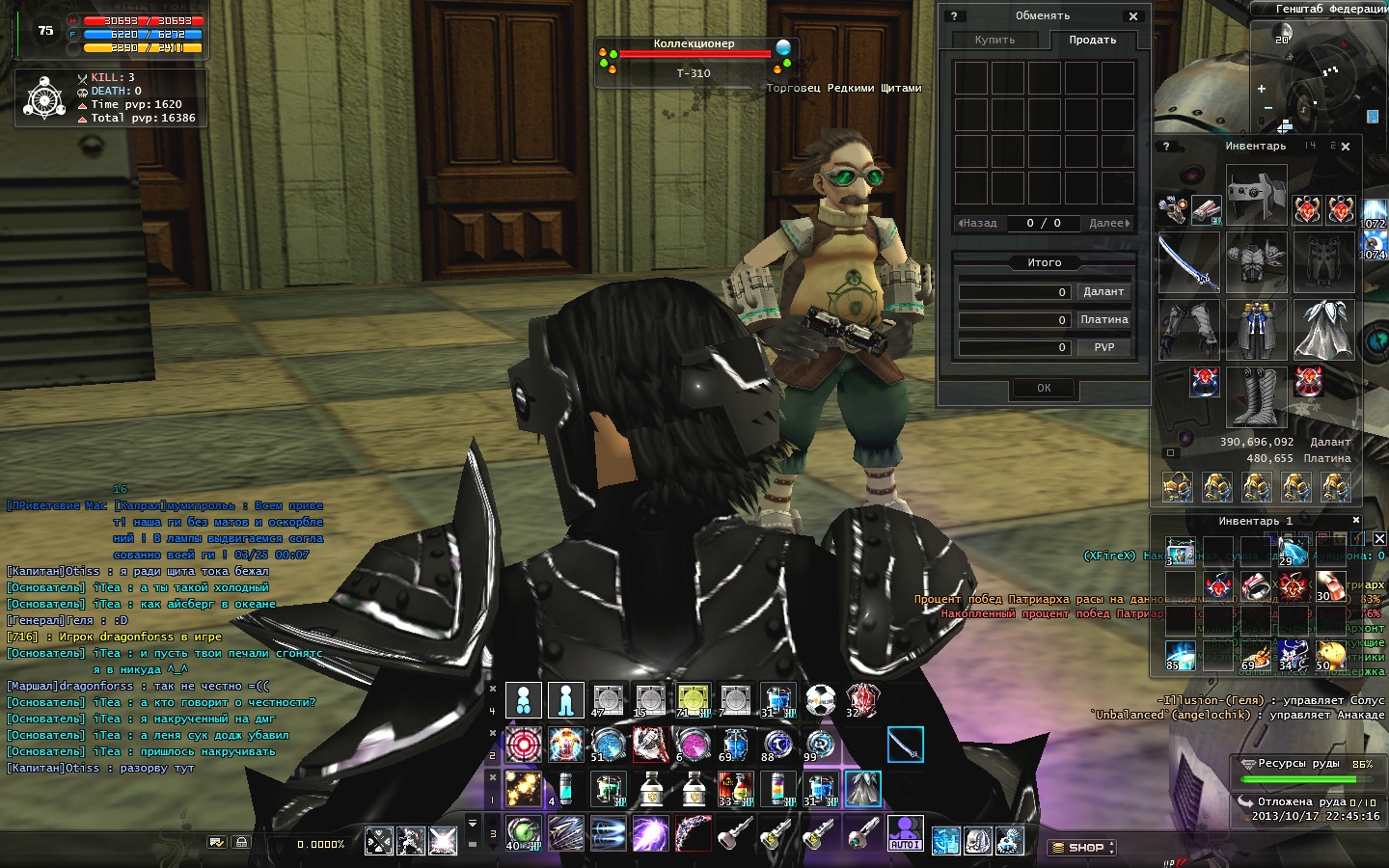Activate the red target skill icon
The image size is (1389, 868).
(524, 745)
